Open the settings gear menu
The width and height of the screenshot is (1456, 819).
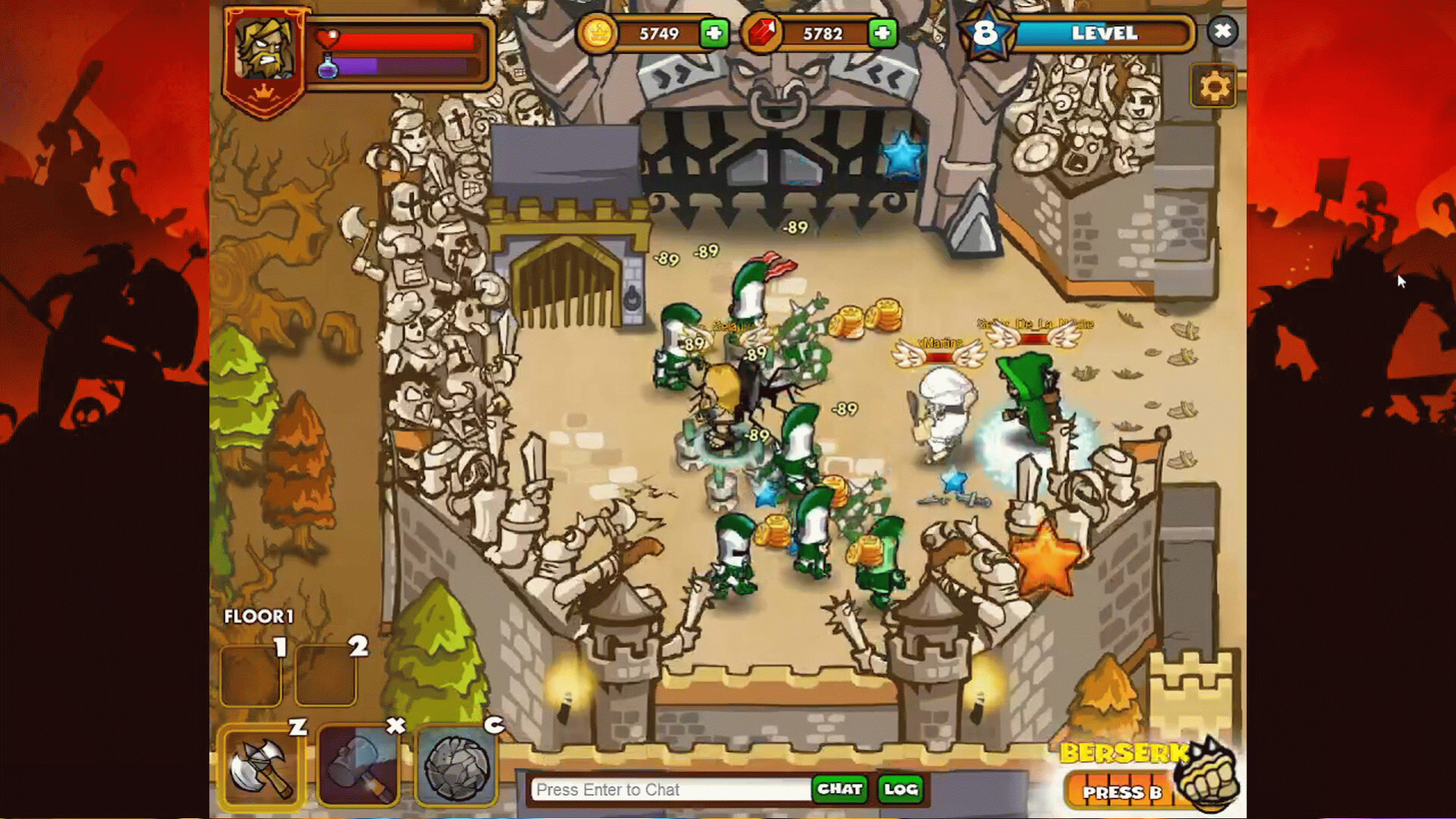(1215, 86)
